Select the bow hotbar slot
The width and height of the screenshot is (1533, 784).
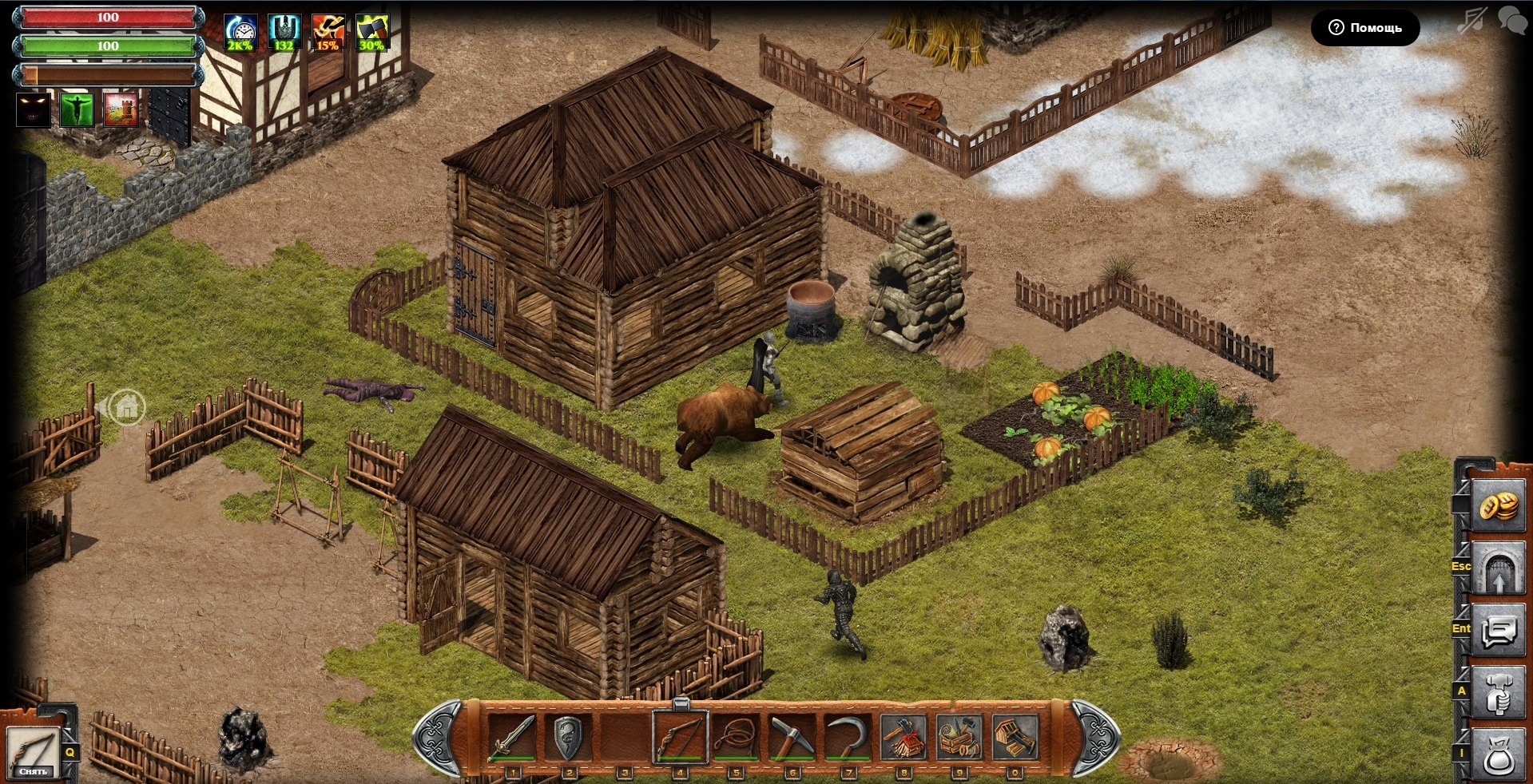click(680, 736)
